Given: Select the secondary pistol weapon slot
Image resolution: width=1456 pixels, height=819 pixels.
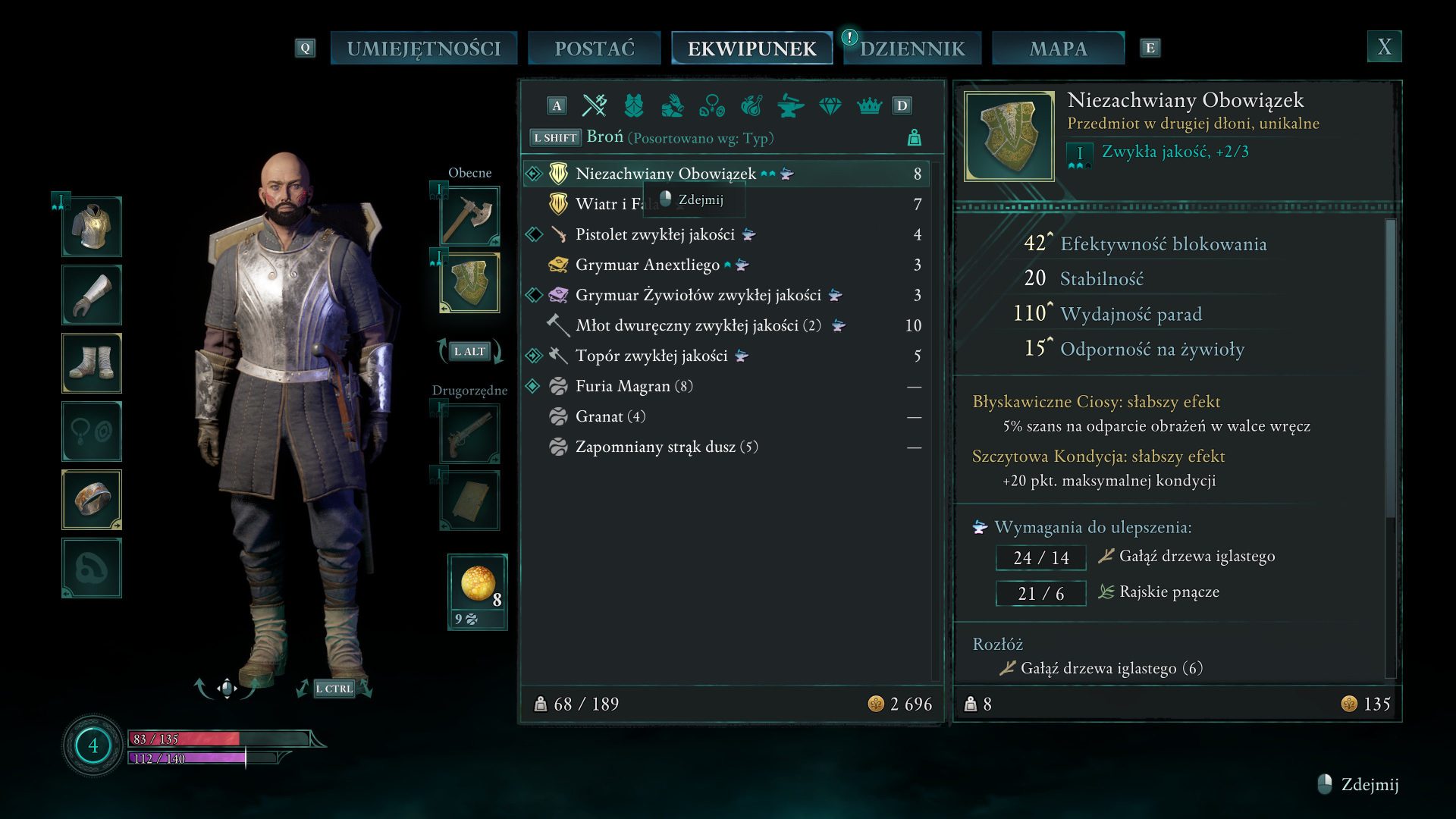Looking at the screenshot, I should pos(470,433).
